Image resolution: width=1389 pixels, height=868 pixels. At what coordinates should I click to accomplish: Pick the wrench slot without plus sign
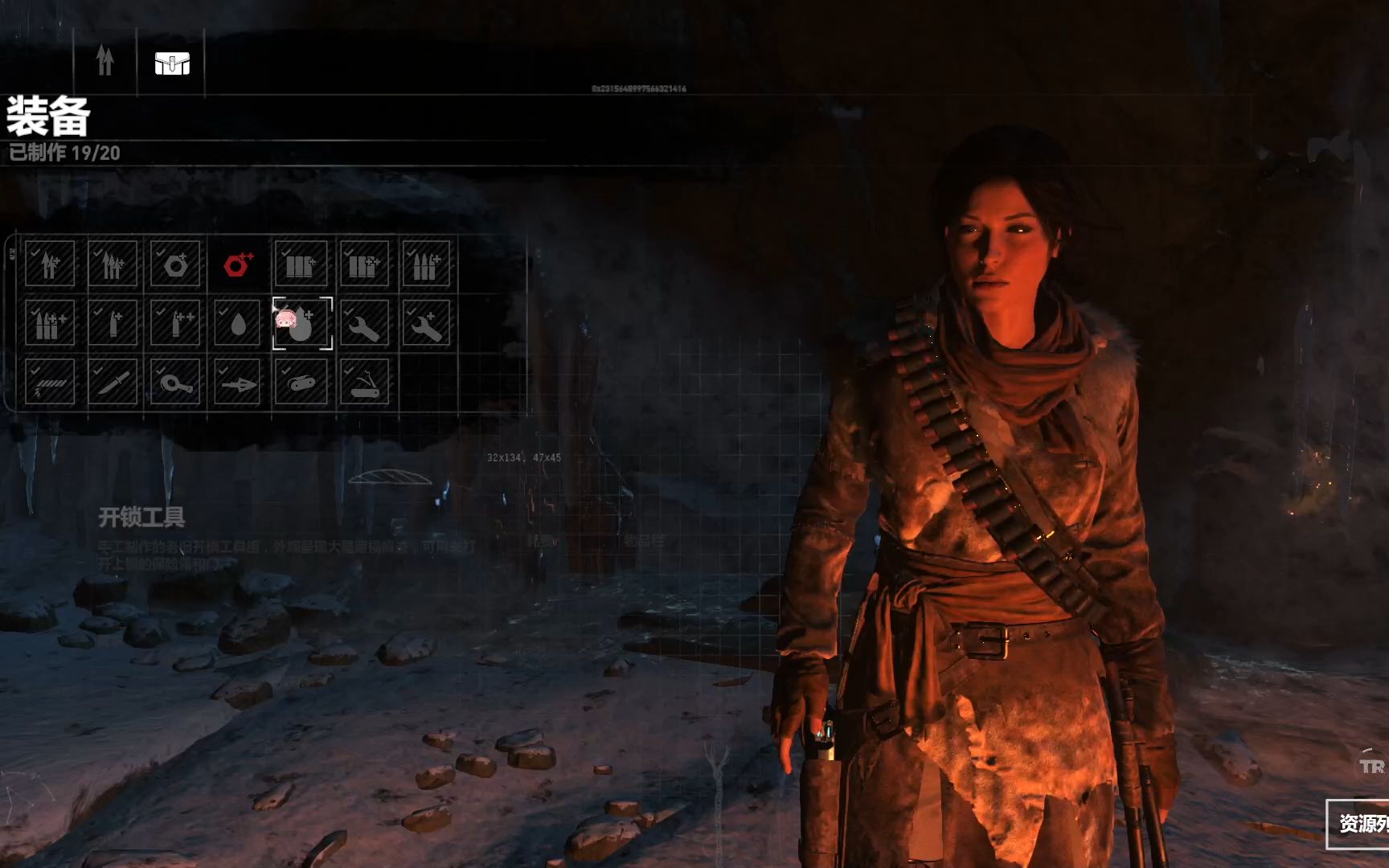click(364, 323)
